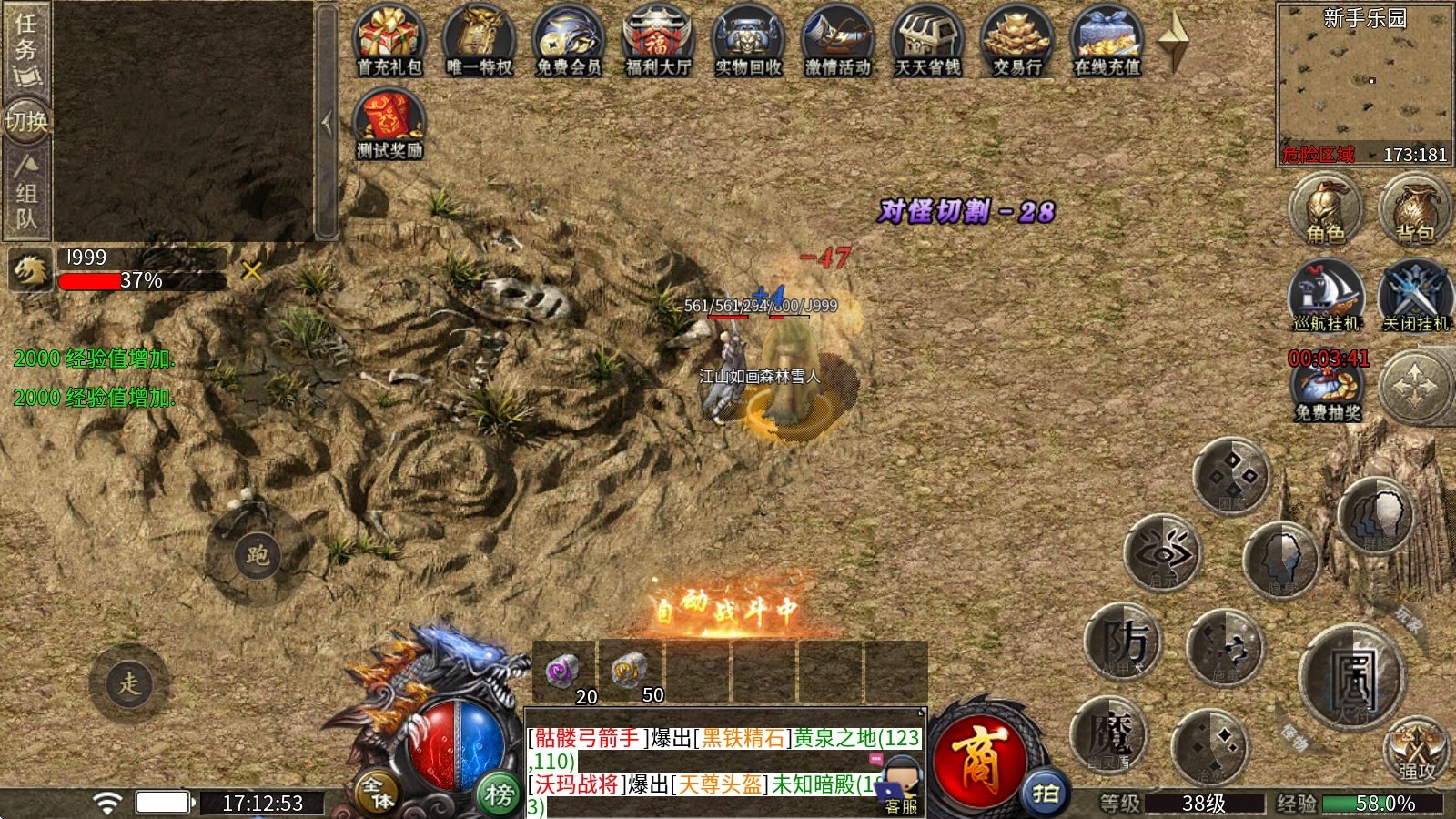Open the 角色 character sheet

pyautogui.click(x=1326, y=209)
